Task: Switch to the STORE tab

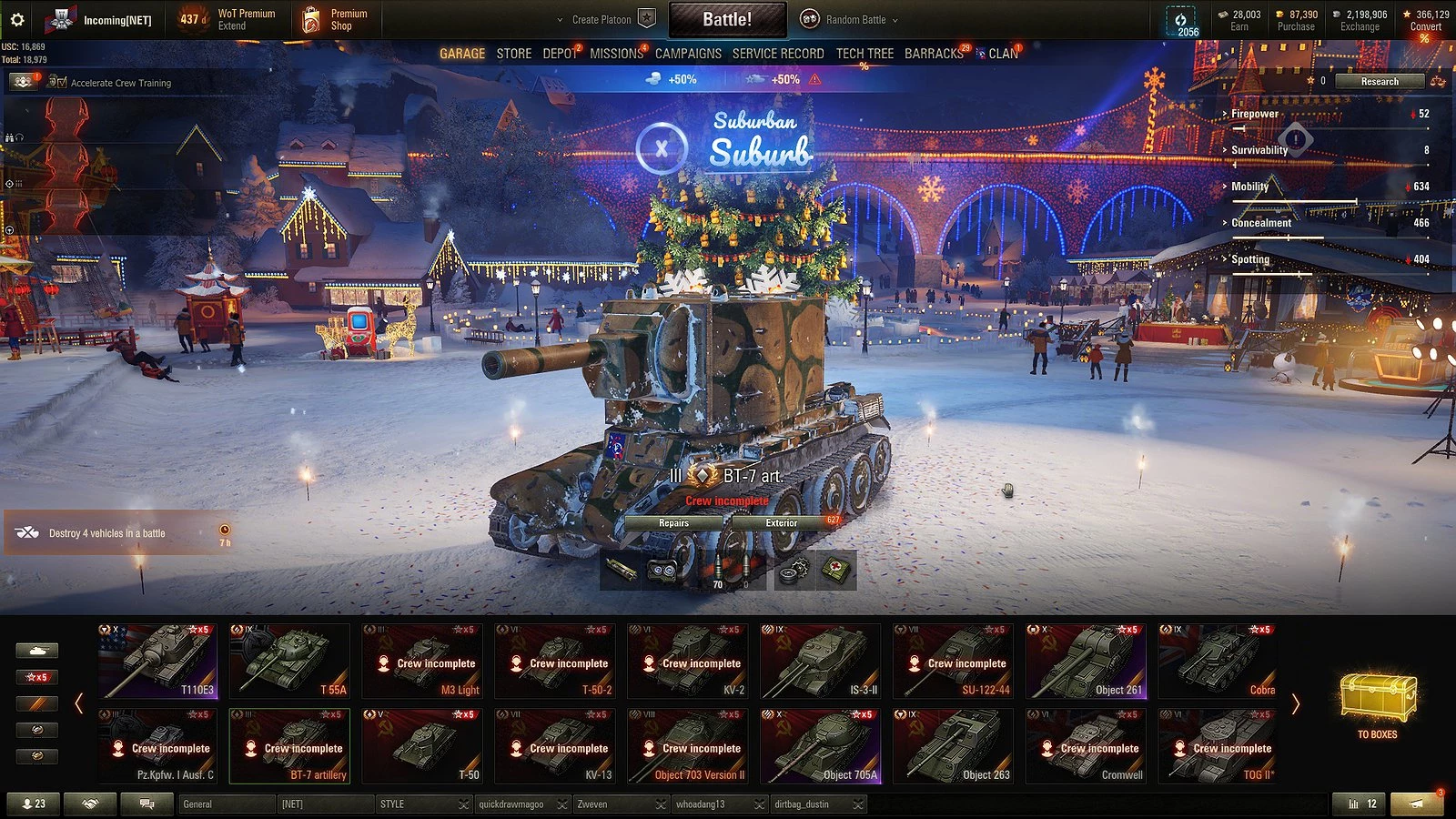Action: pos(513,54)
